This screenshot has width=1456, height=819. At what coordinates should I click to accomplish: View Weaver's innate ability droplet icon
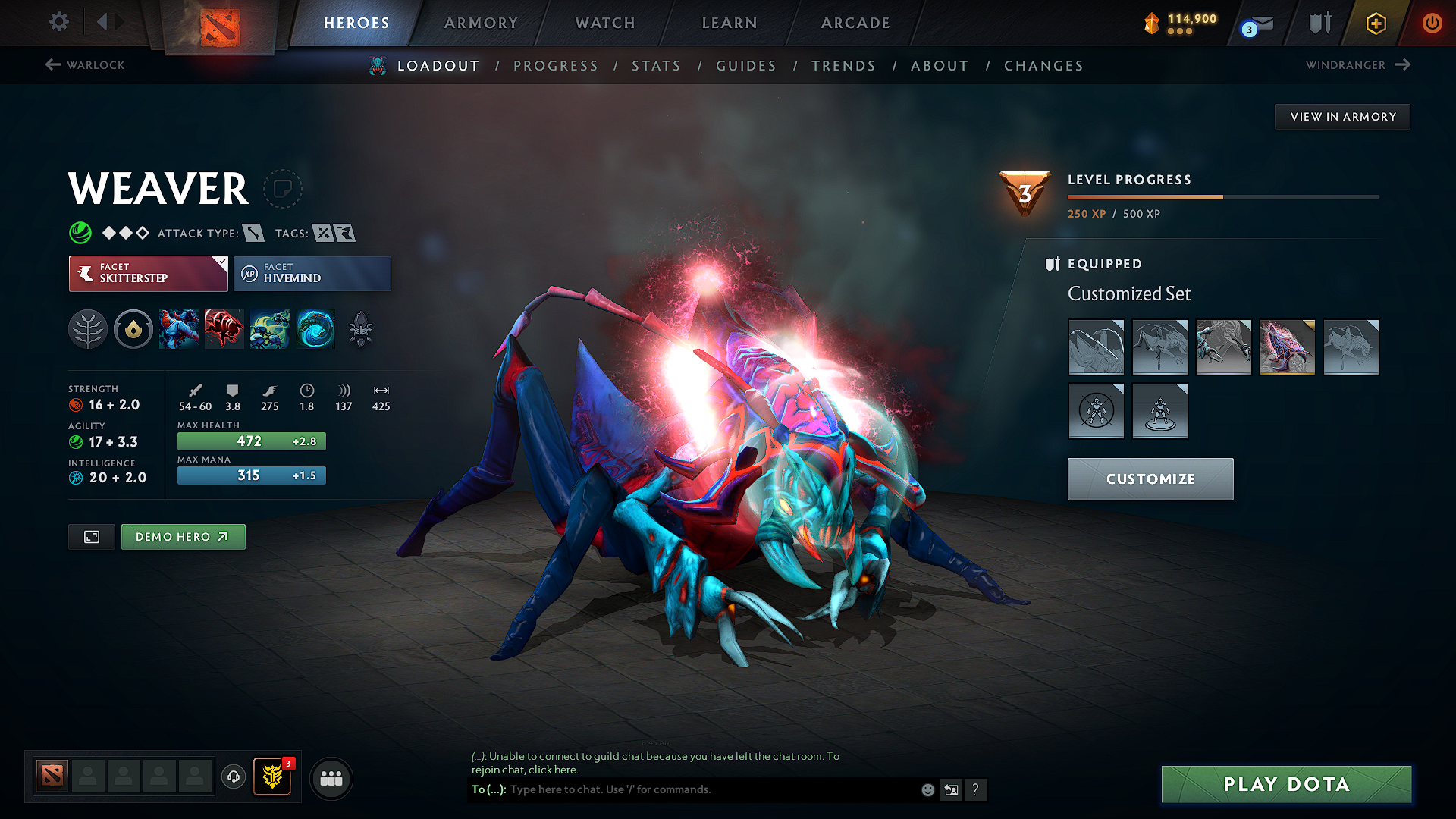click(133, 328)
